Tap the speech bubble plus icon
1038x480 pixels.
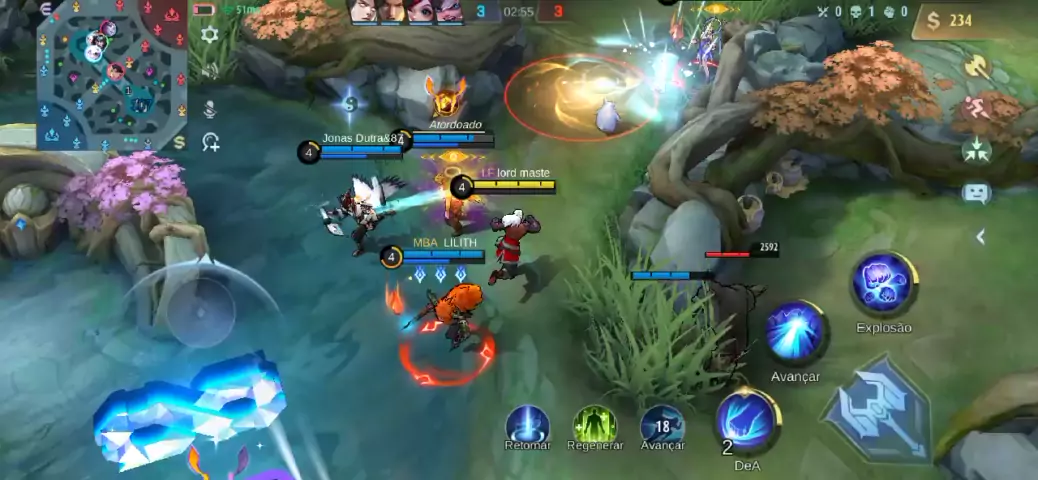(x=211, y=143)
